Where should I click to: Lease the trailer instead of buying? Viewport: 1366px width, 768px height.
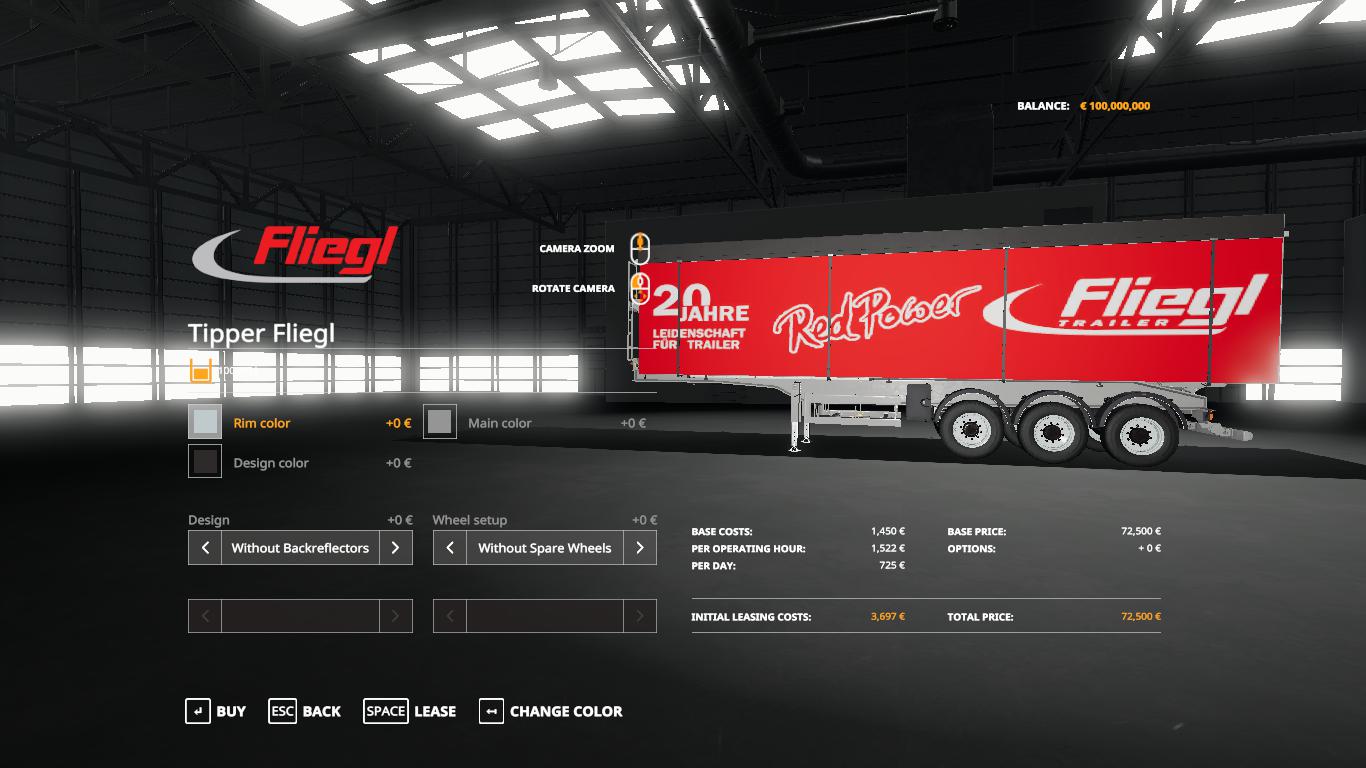(x=410, y=711)
